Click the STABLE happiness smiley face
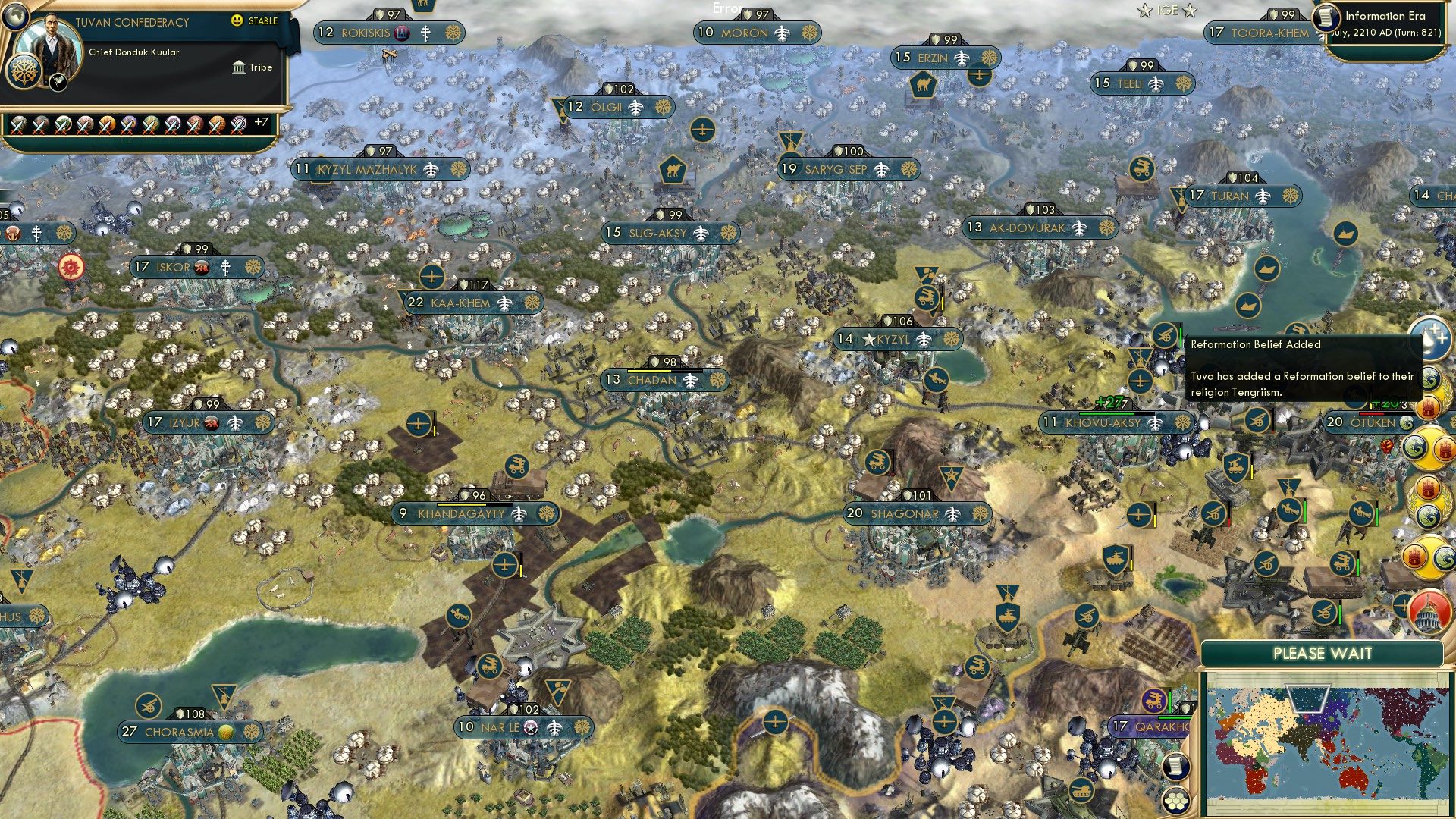 click(237, 20)
